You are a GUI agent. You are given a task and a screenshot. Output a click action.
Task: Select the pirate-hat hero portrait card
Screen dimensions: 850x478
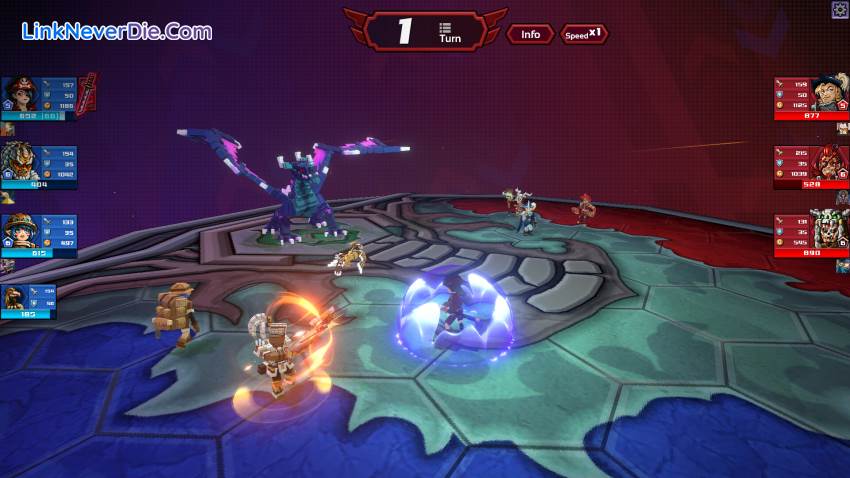click(39, 98)
